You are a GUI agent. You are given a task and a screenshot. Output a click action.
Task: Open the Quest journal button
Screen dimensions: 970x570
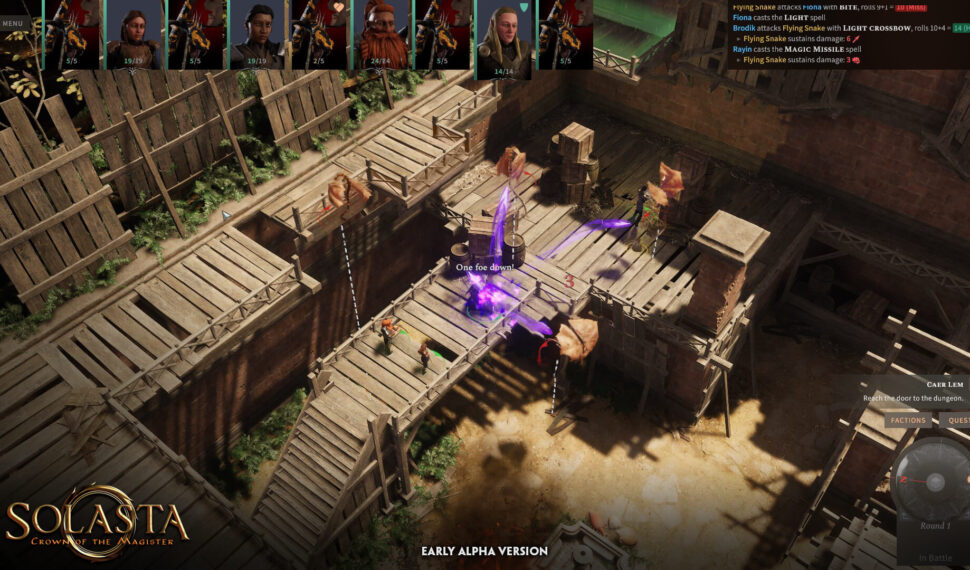956,420
